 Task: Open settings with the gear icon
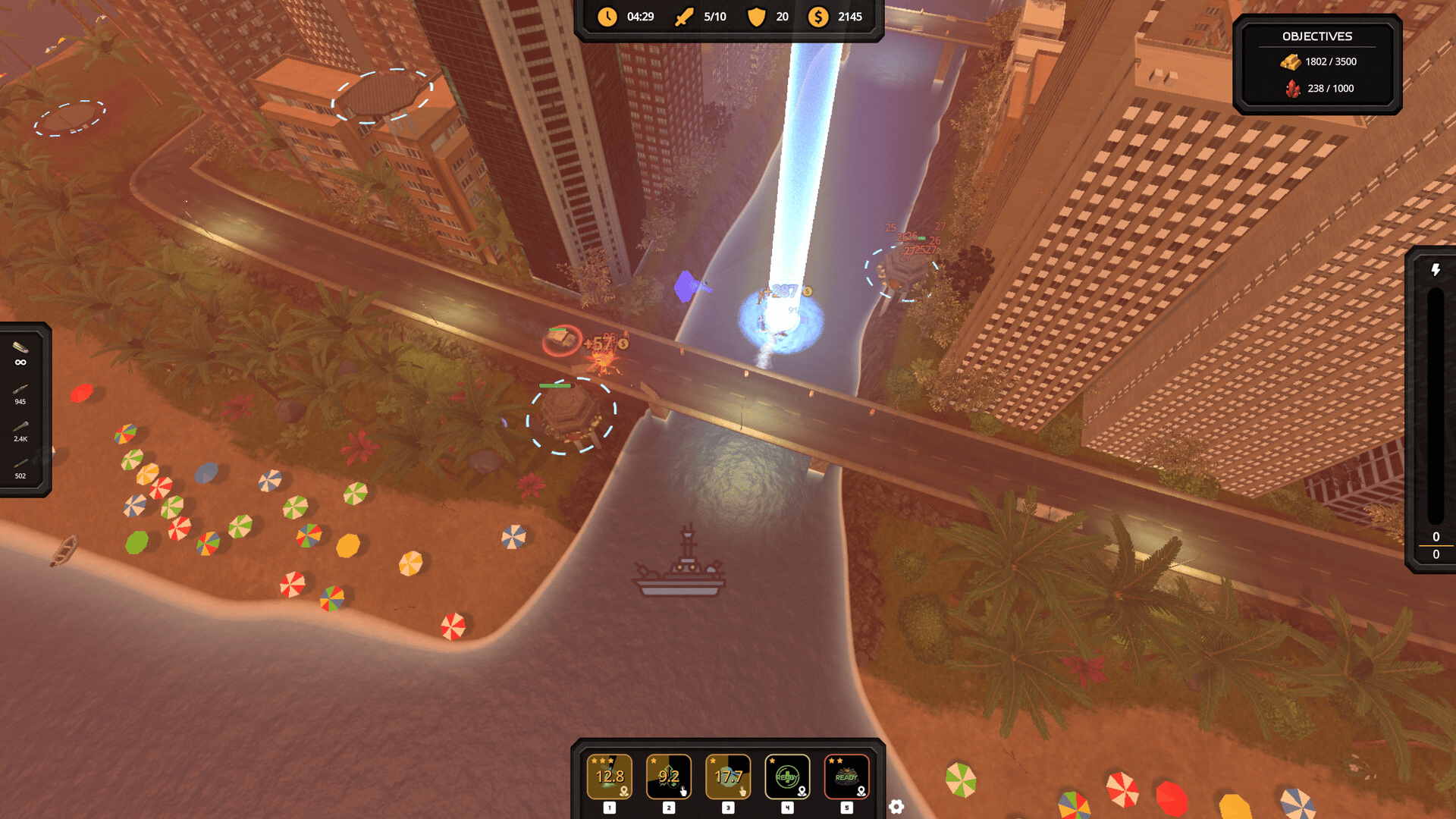pos(896,806)
